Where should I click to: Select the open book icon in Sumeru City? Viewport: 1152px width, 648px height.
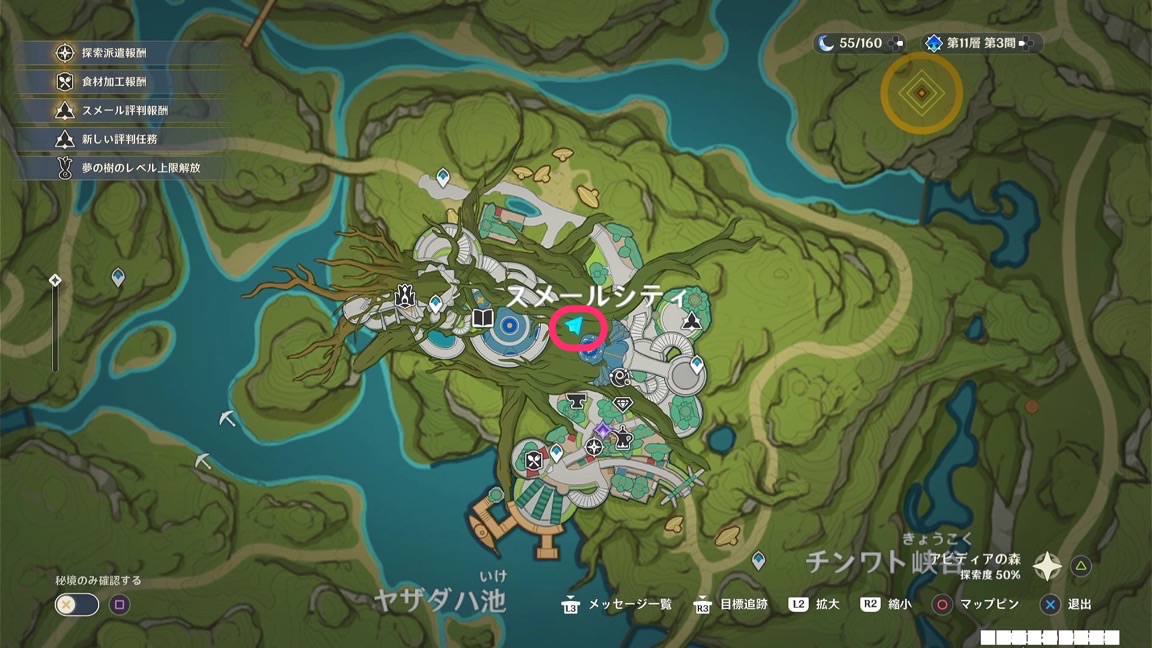point(482,319)
